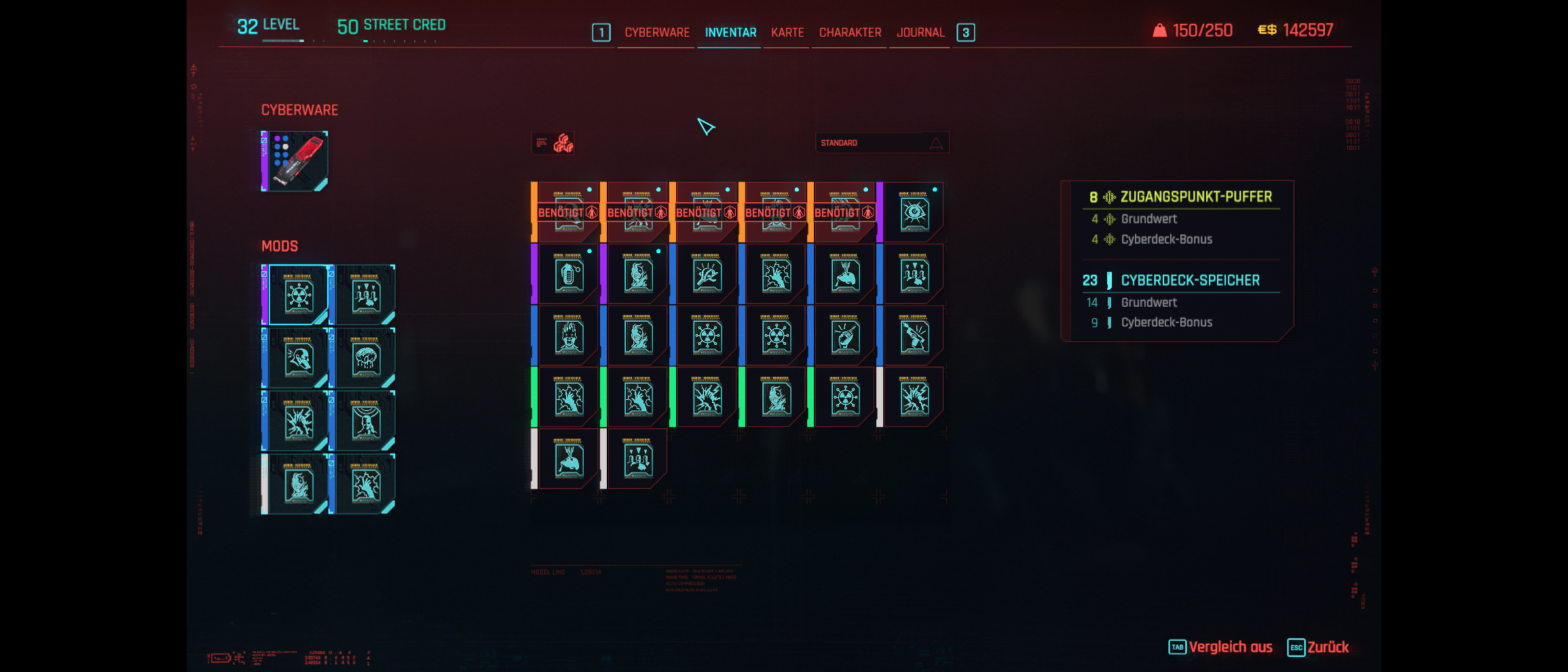Click the radioactive contagion mod under MODS

point(298,294)
